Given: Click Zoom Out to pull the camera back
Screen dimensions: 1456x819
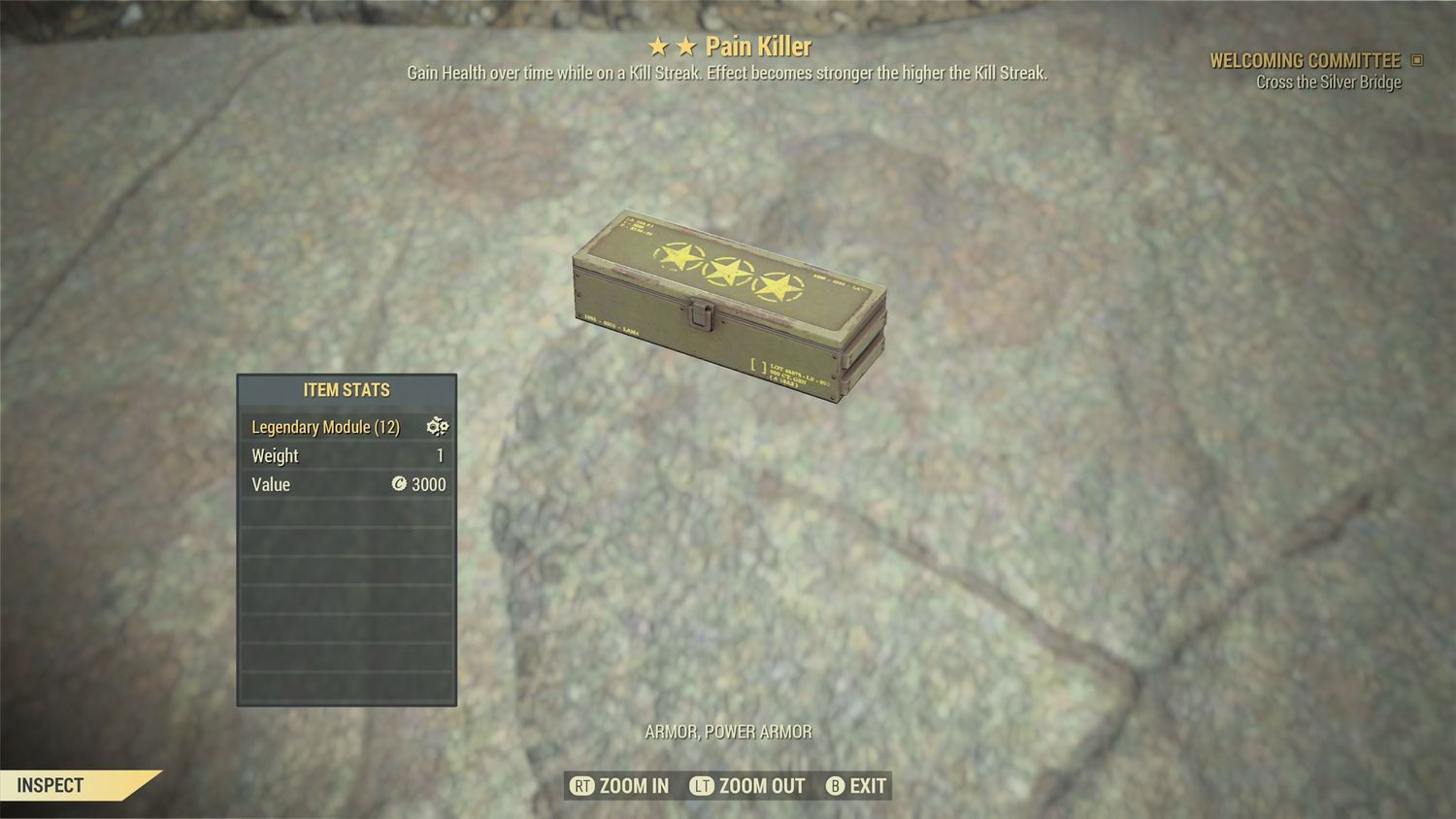Looking at the screenshot, I should point(747,786).
